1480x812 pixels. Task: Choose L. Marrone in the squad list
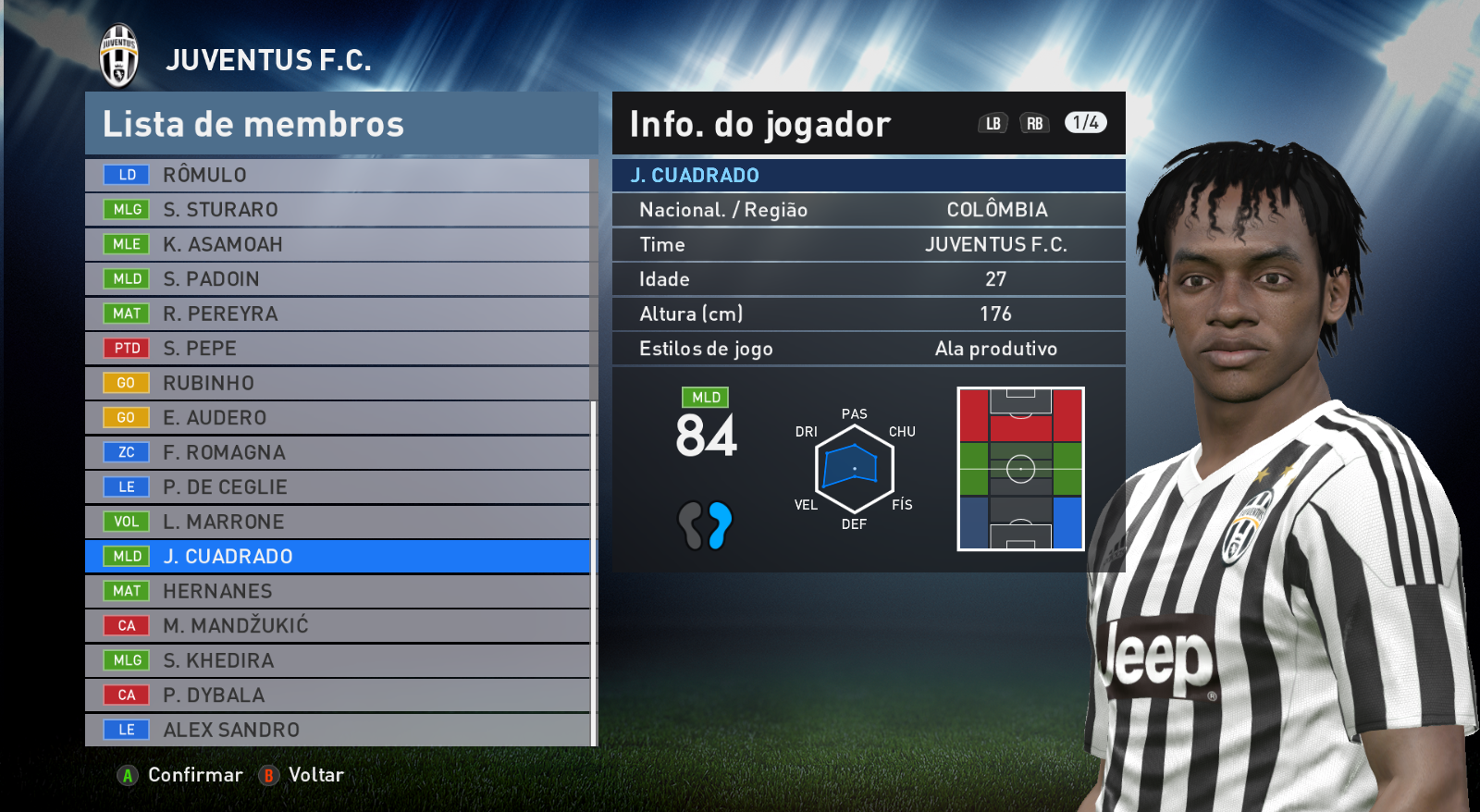(x=338, y=522)
